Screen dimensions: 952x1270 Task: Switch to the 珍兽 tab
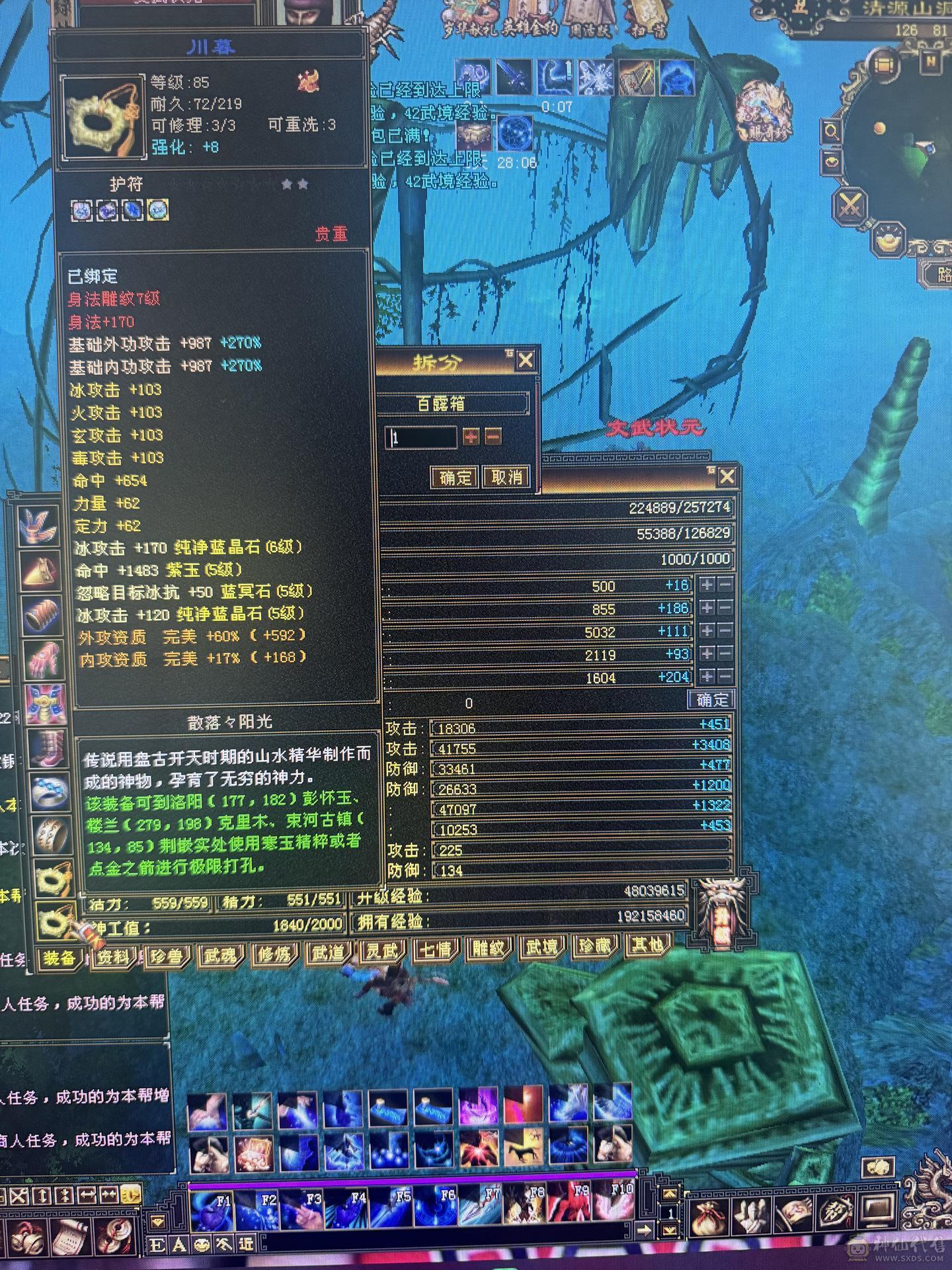click(168, 956)
